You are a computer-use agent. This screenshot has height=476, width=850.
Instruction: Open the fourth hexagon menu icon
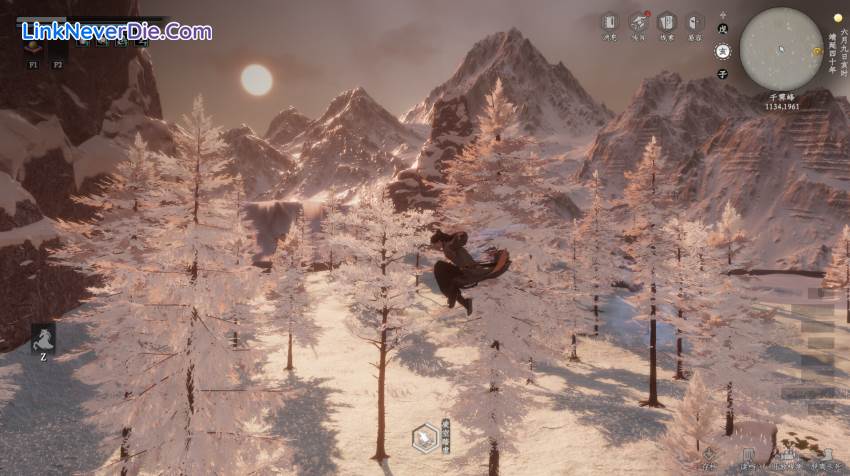(695, 22)
